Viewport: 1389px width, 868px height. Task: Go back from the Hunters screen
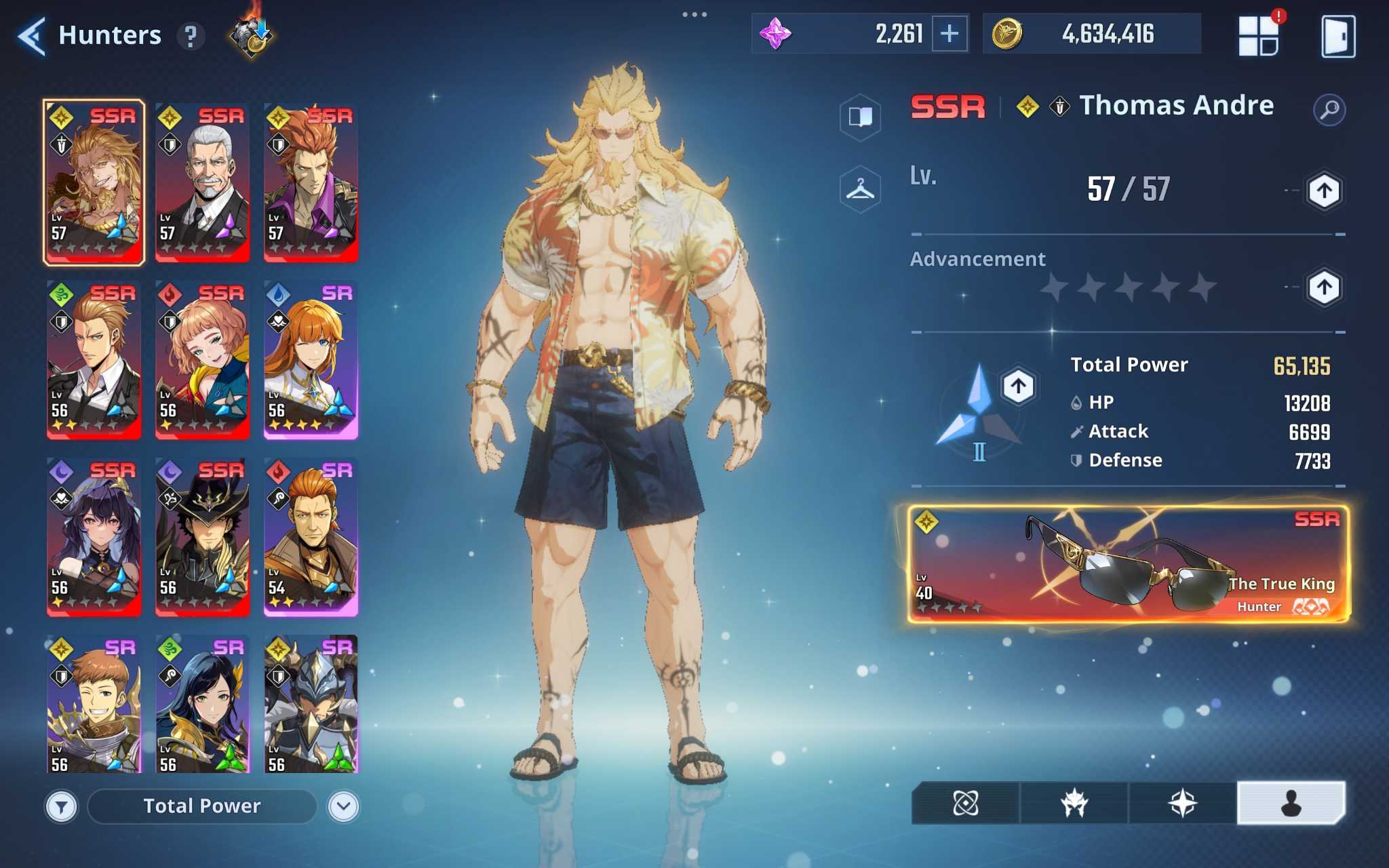tap(32, 35)
